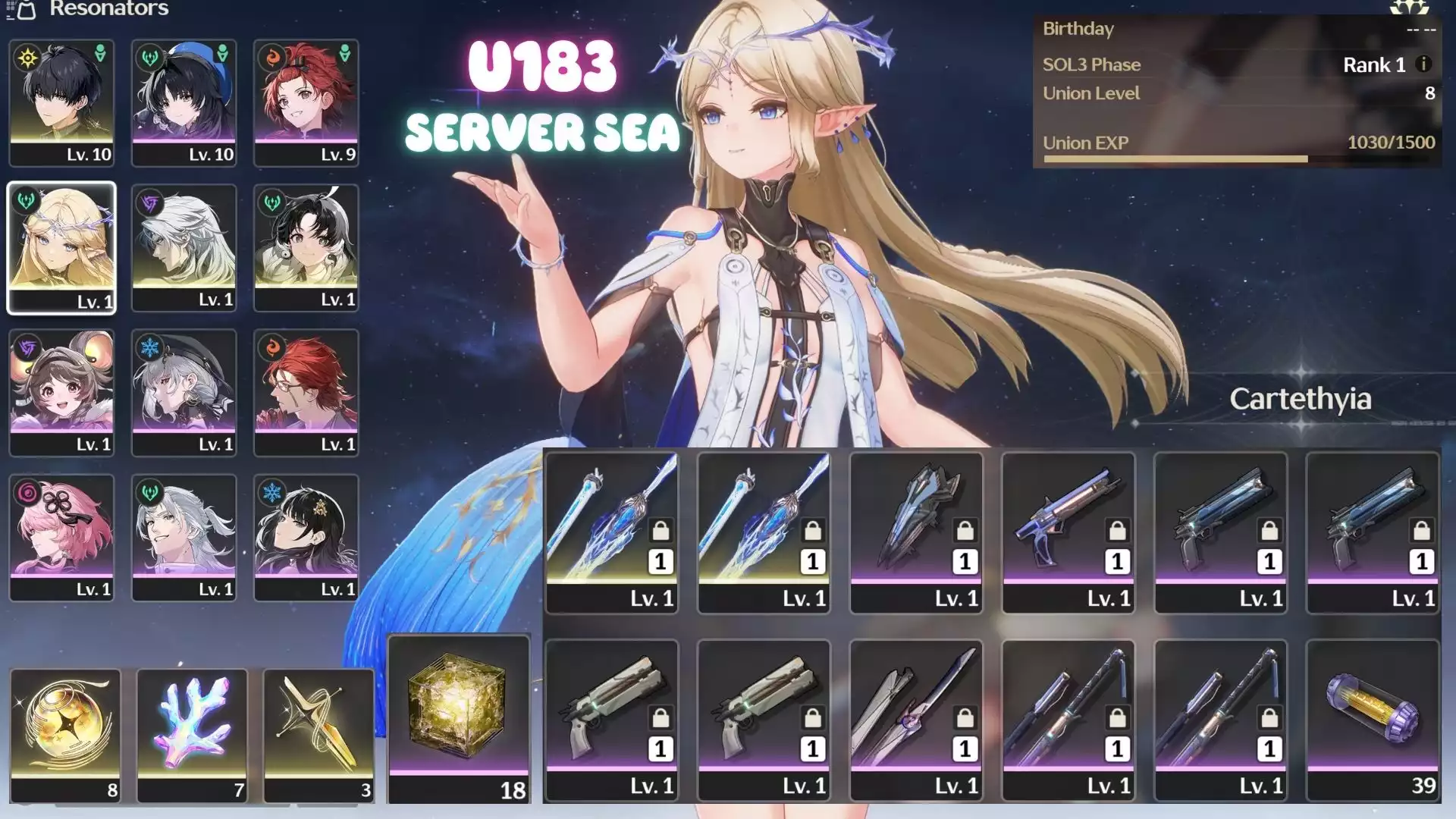Viewport: 1456px width, 819px height.
Task: Show SOL3 Phase rank info
Action: pyautogui.click(x=1423, y=64)
